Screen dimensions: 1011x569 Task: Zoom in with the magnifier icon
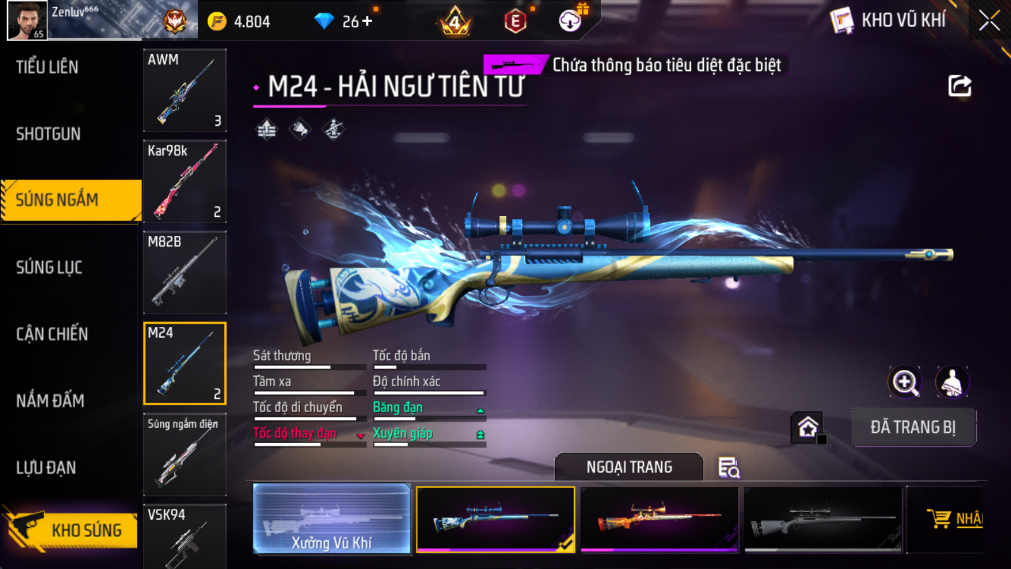(905, 382)
